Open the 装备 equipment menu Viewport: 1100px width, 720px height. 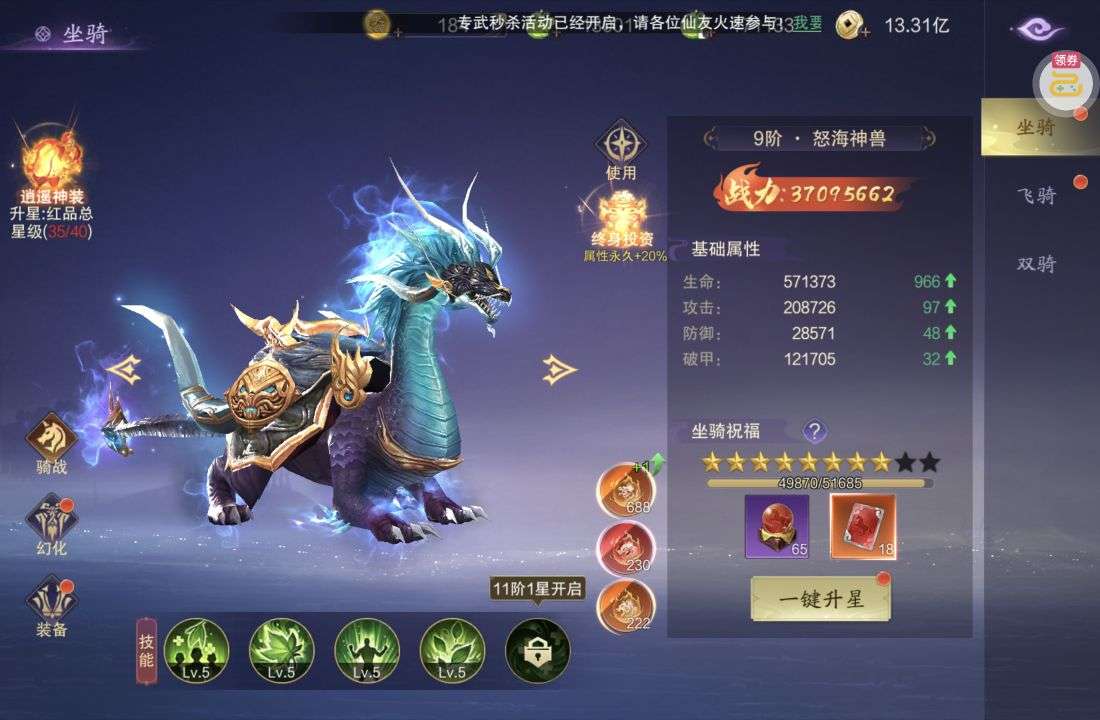point(52,600)
